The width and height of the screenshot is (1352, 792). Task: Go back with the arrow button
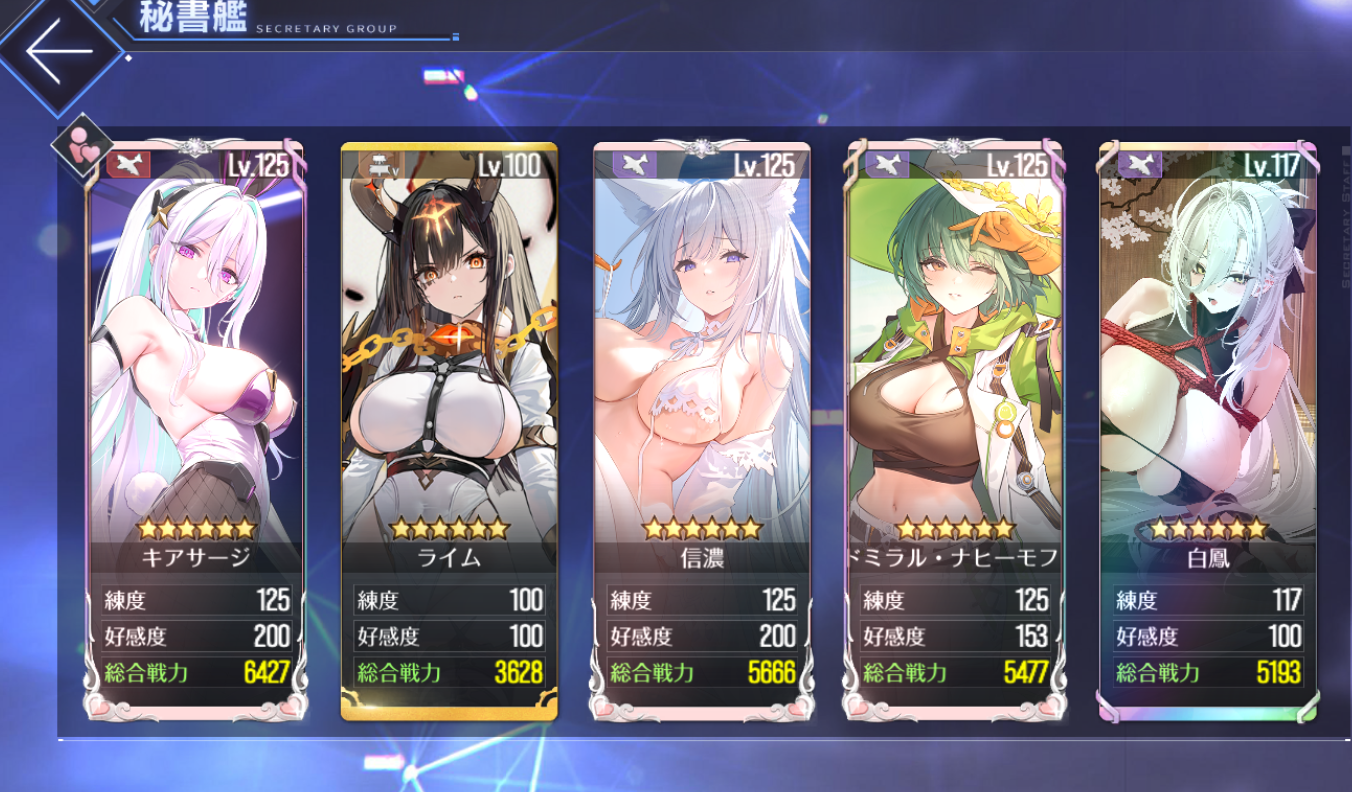point(58,50)
